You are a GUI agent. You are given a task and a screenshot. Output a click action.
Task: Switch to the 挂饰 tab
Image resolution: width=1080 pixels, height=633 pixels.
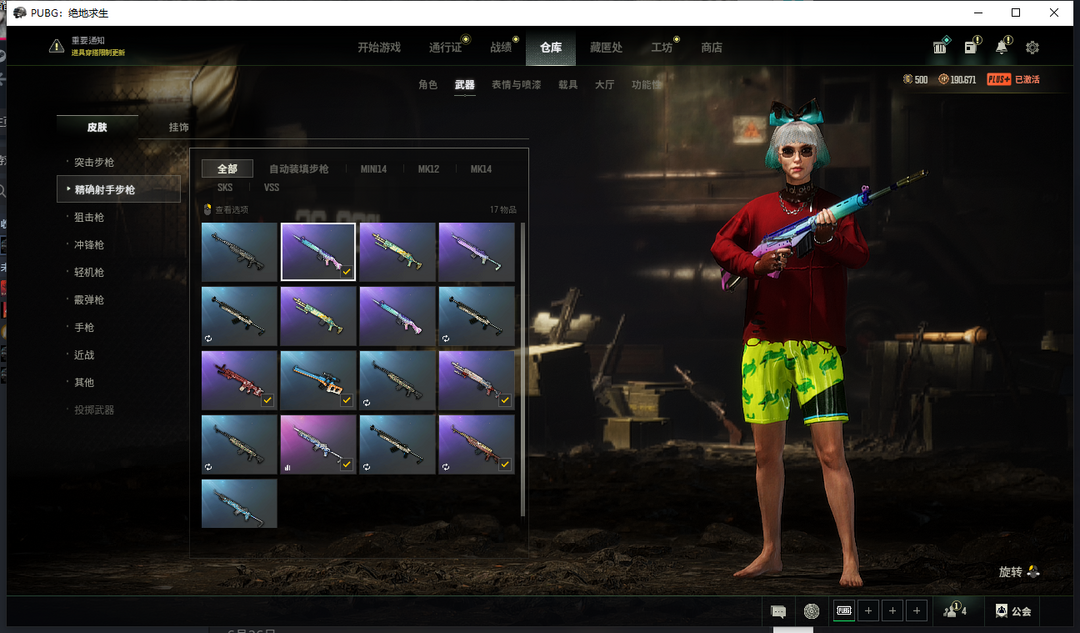pyautogui.click(x=178, y=127)
